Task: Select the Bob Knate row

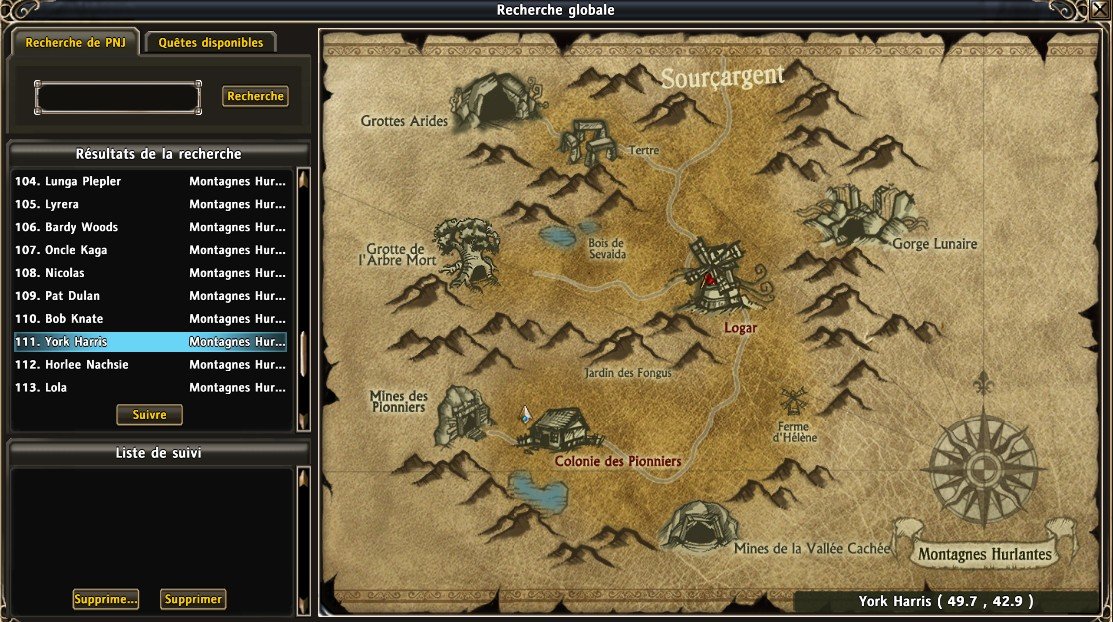Action: 150,319
